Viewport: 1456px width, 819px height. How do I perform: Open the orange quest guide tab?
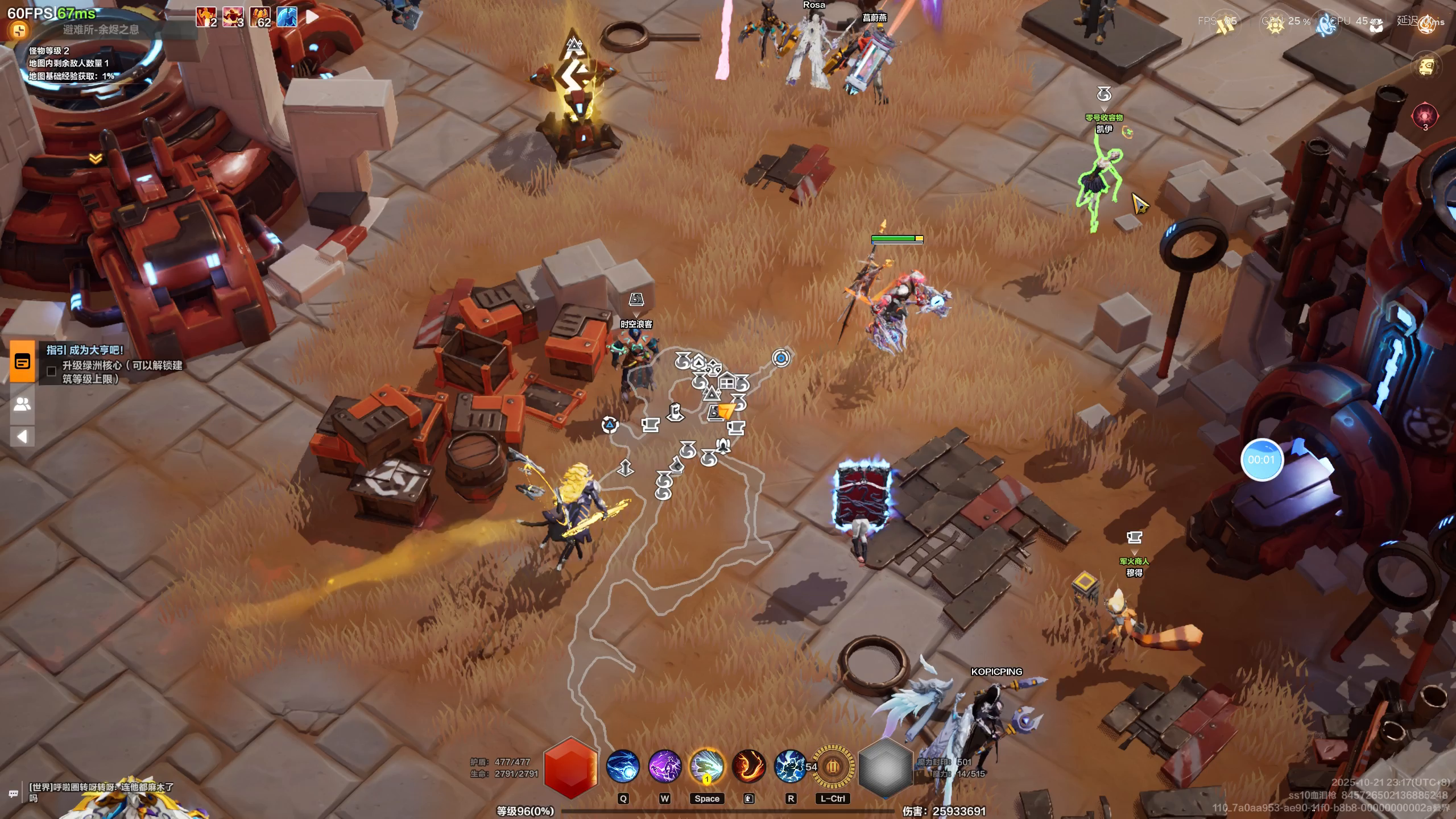pos(22,361)
